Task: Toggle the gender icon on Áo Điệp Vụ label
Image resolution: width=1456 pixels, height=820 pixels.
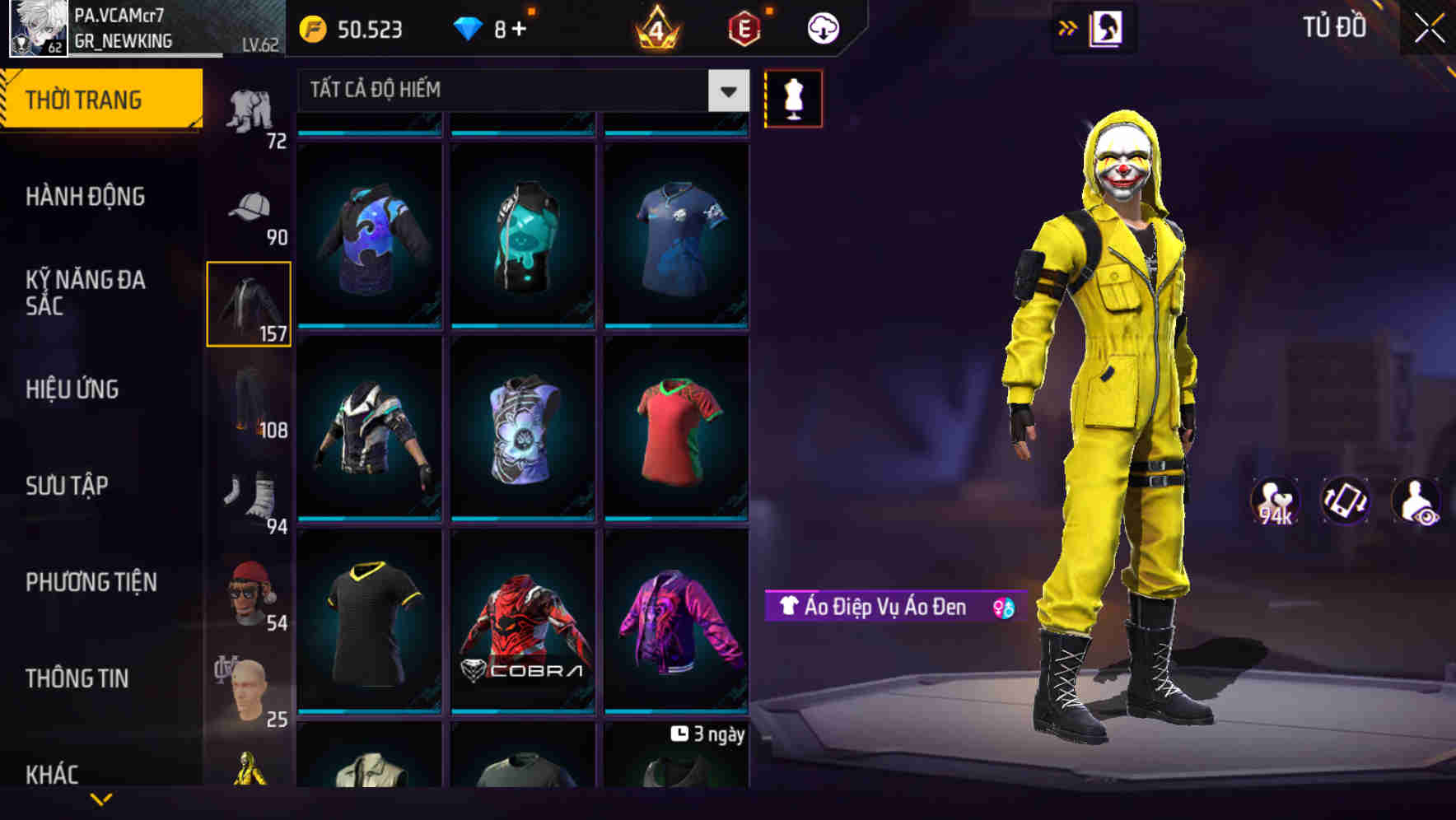Action: pos(999,606)
